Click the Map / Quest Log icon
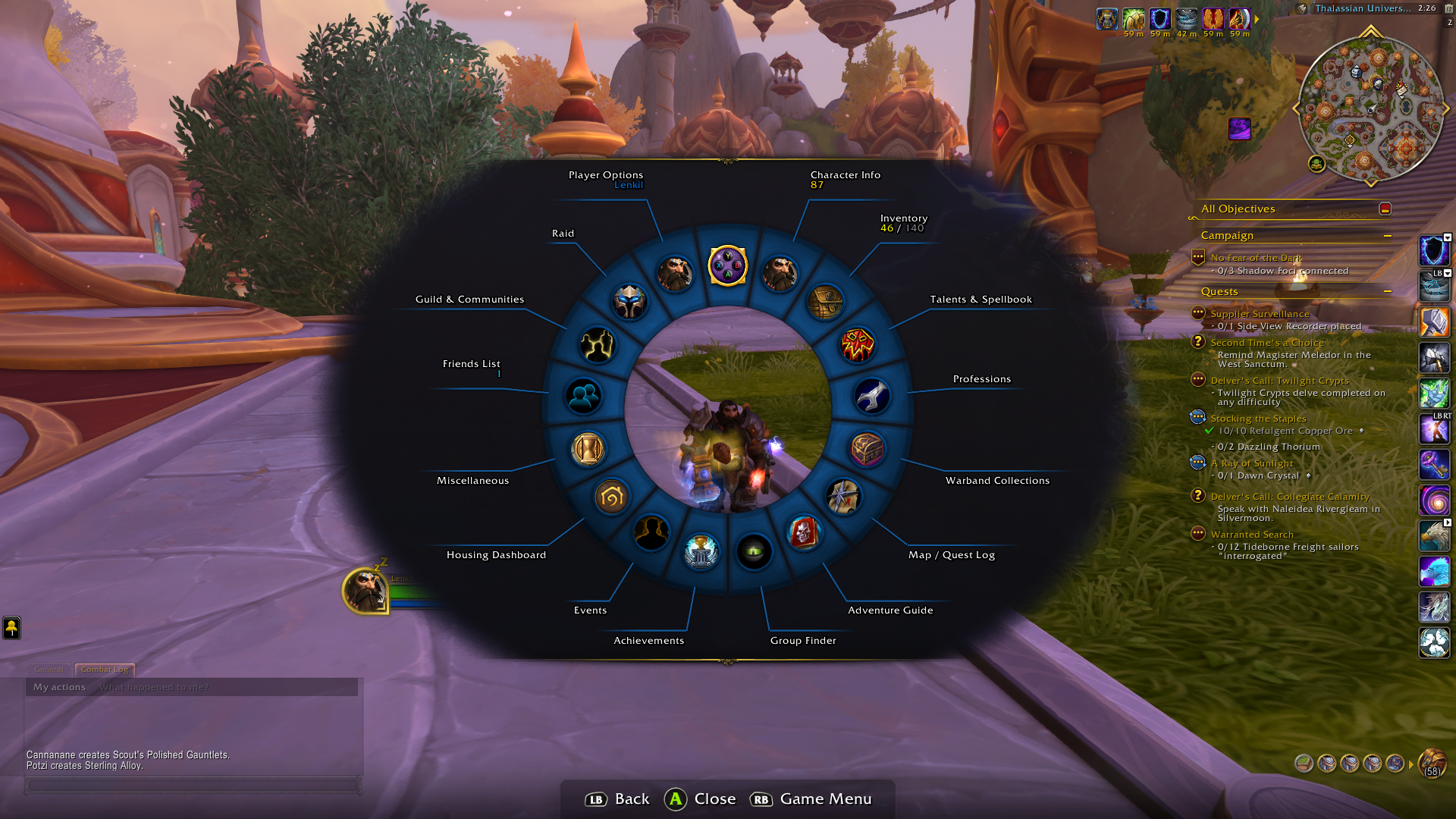This screenshot has height=819, width=1456. 843,498
